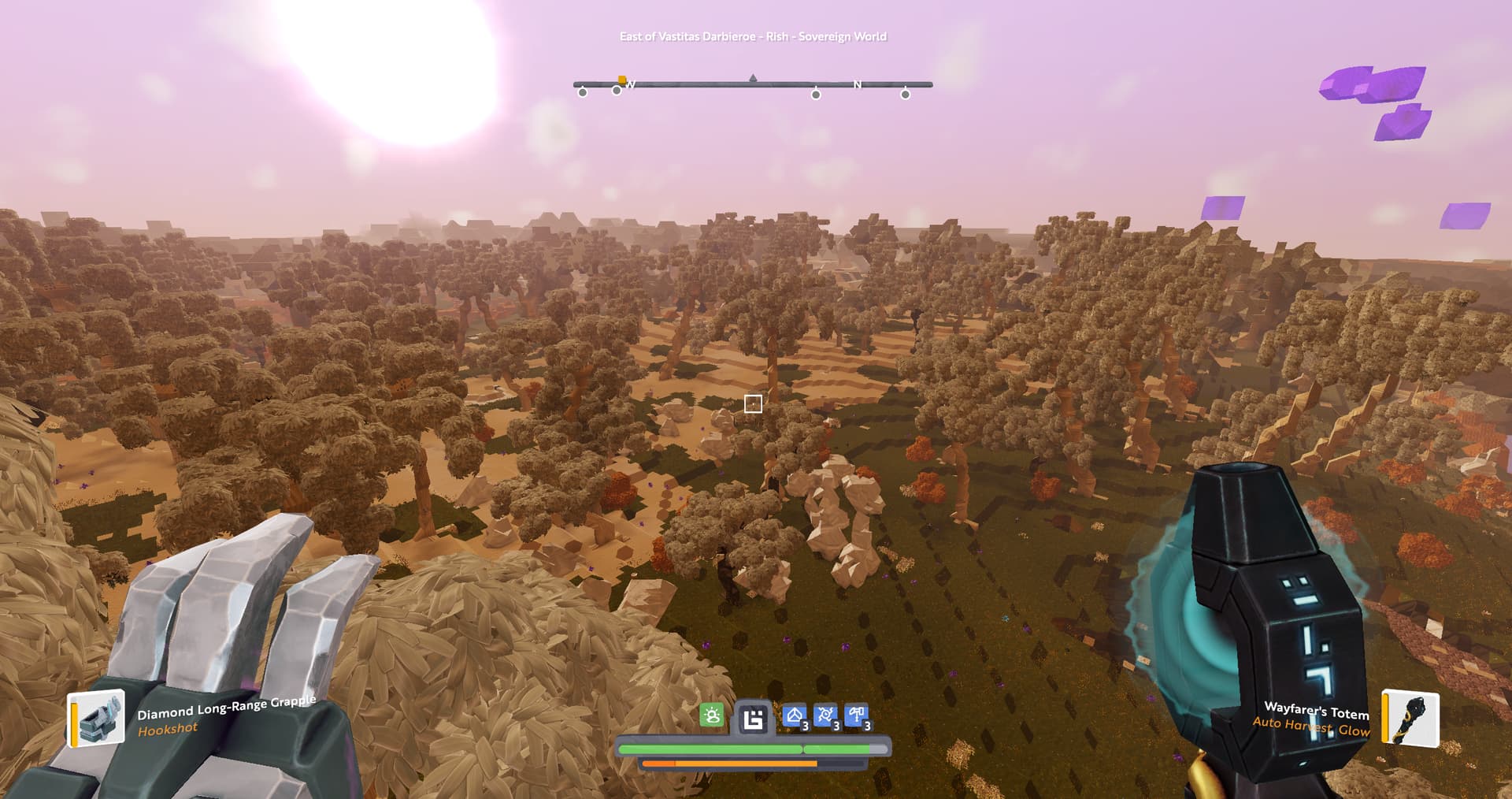Click the blue crystal shard buff icon
The width and height of the screenshot is (1512, 799).
(794, 716)
